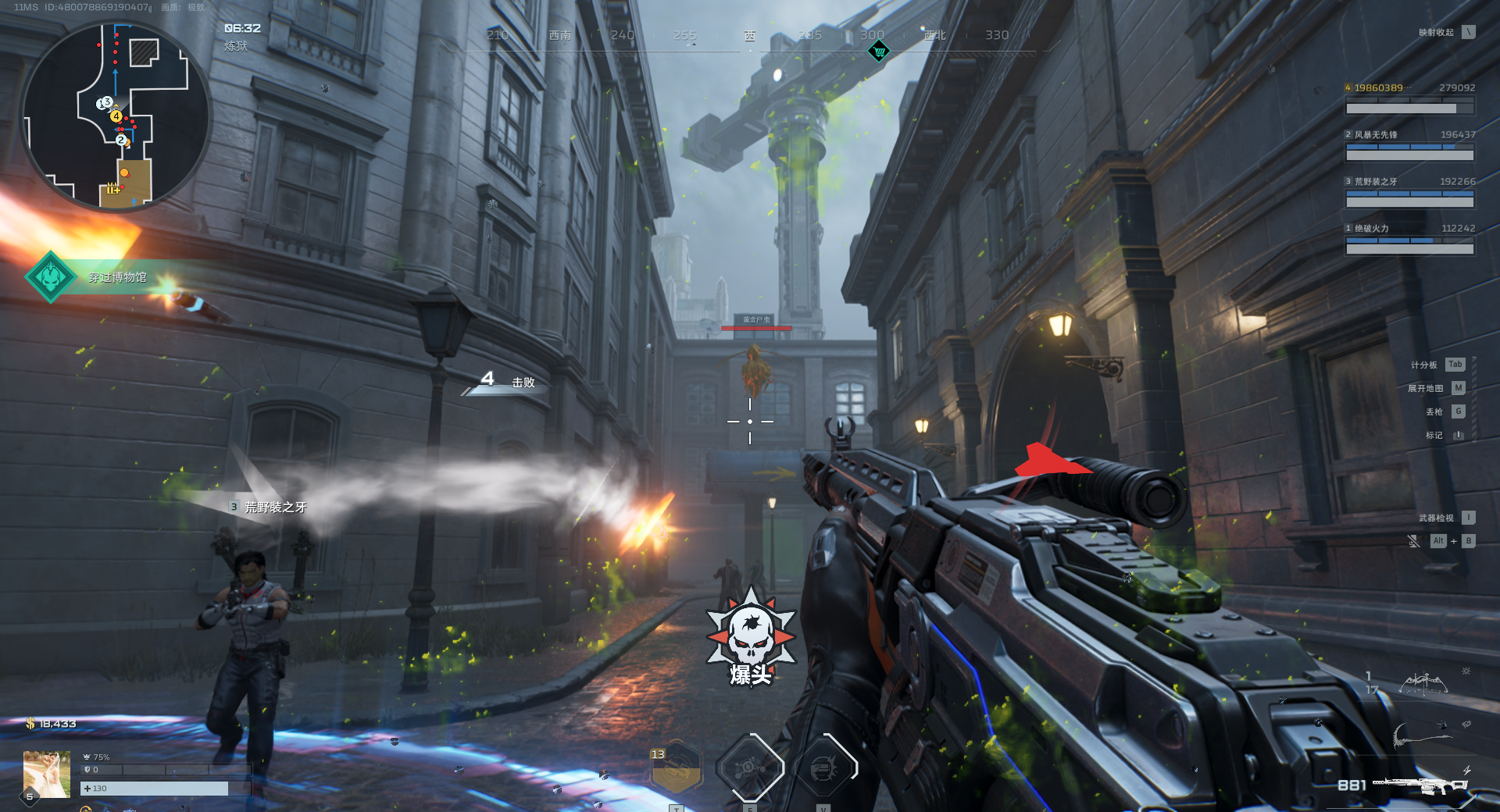
Task: Select teammate 19860389 in the squad list
Action: pos(1409,98)
